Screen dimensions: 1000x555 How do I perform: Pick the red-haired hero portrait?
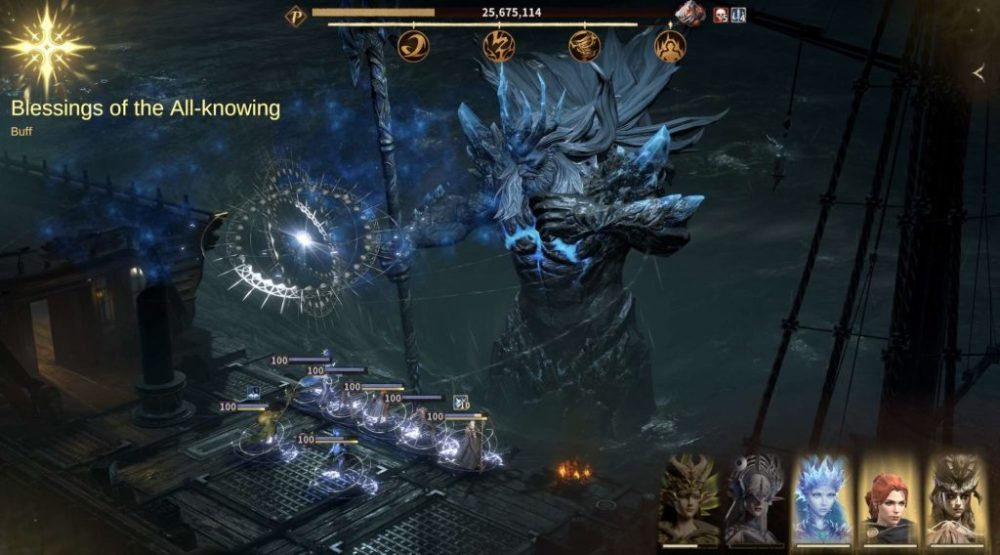click(x=889, y=498)
